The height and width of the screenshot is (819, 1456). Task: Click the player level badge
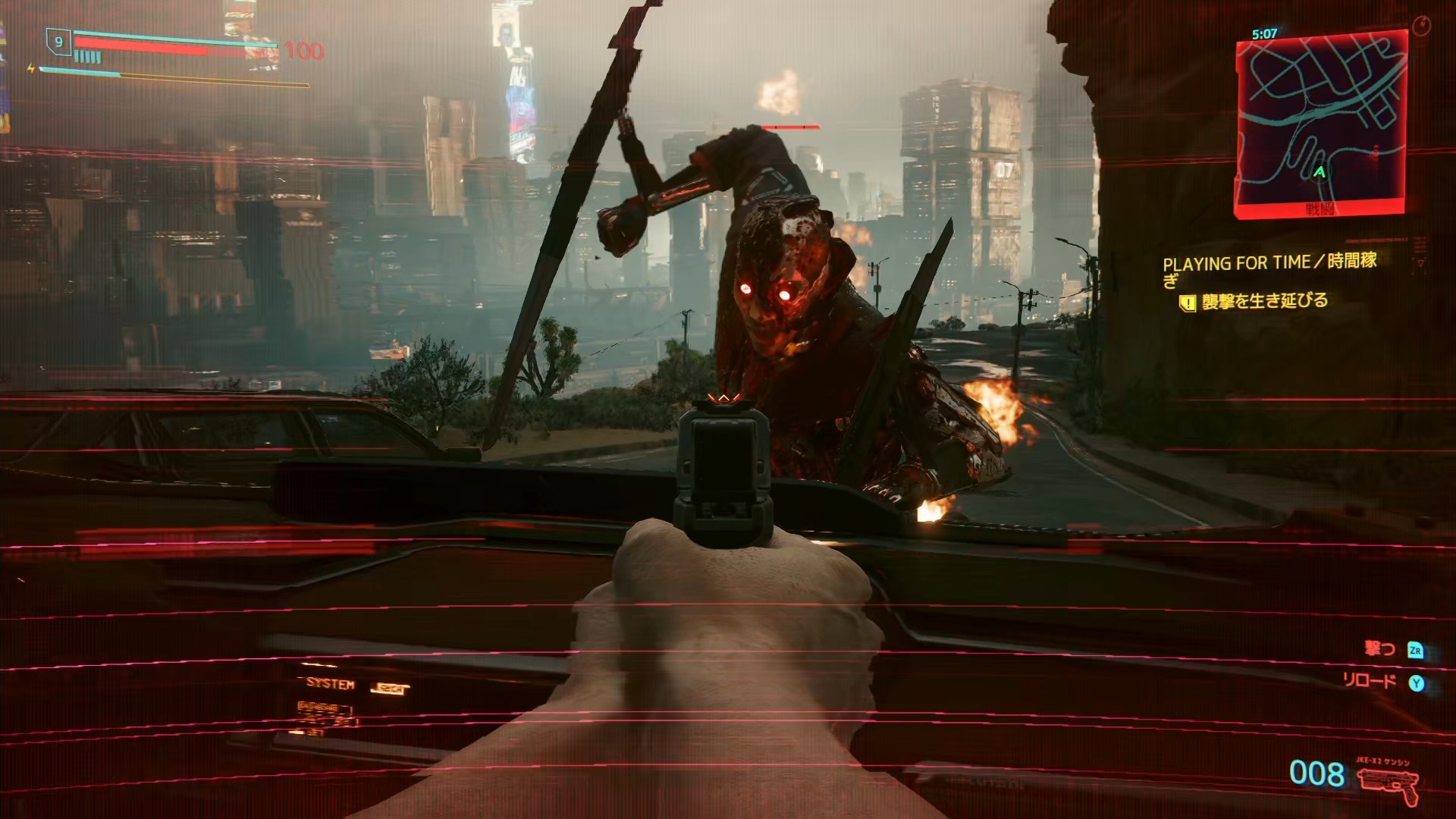click(58, 42)
